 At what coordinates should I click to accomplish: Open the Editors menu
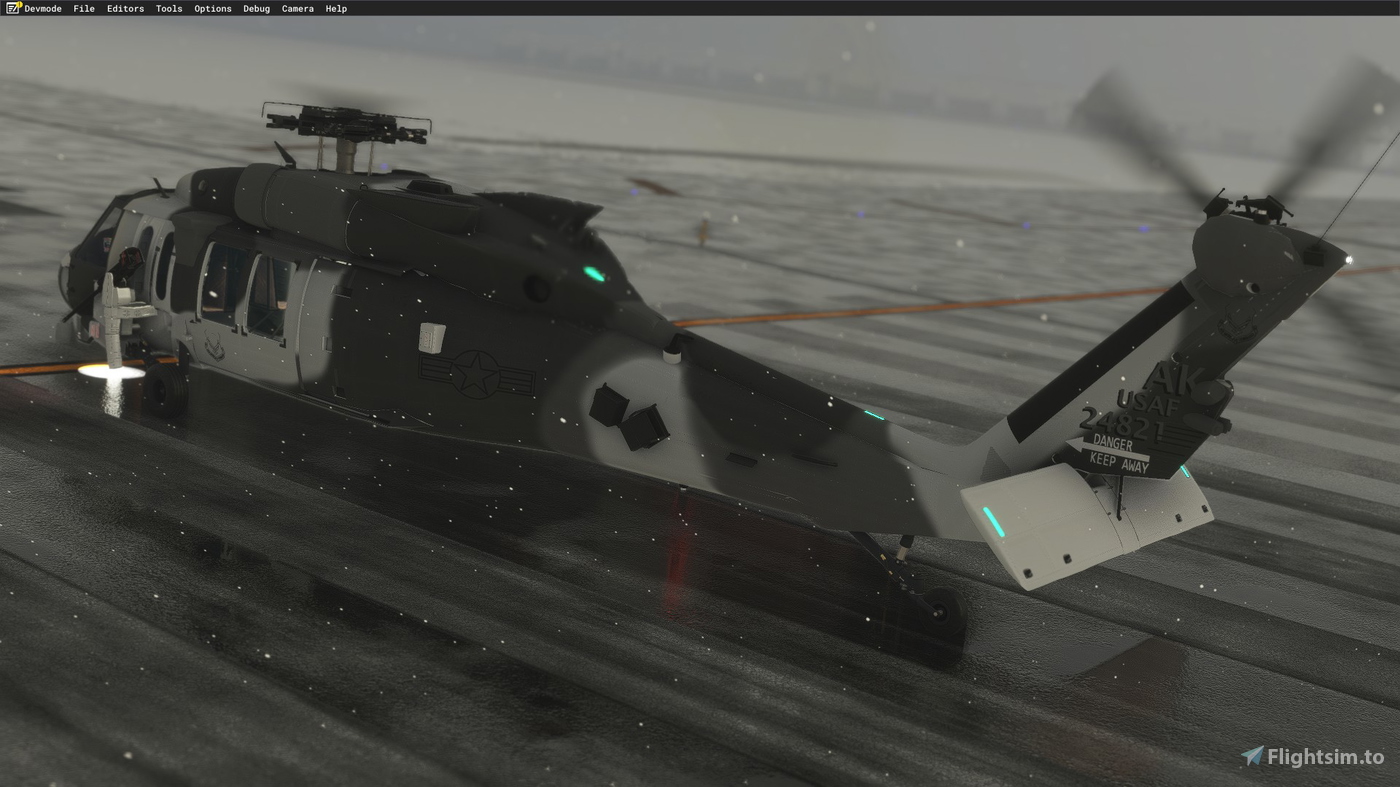tap(125, 8)
